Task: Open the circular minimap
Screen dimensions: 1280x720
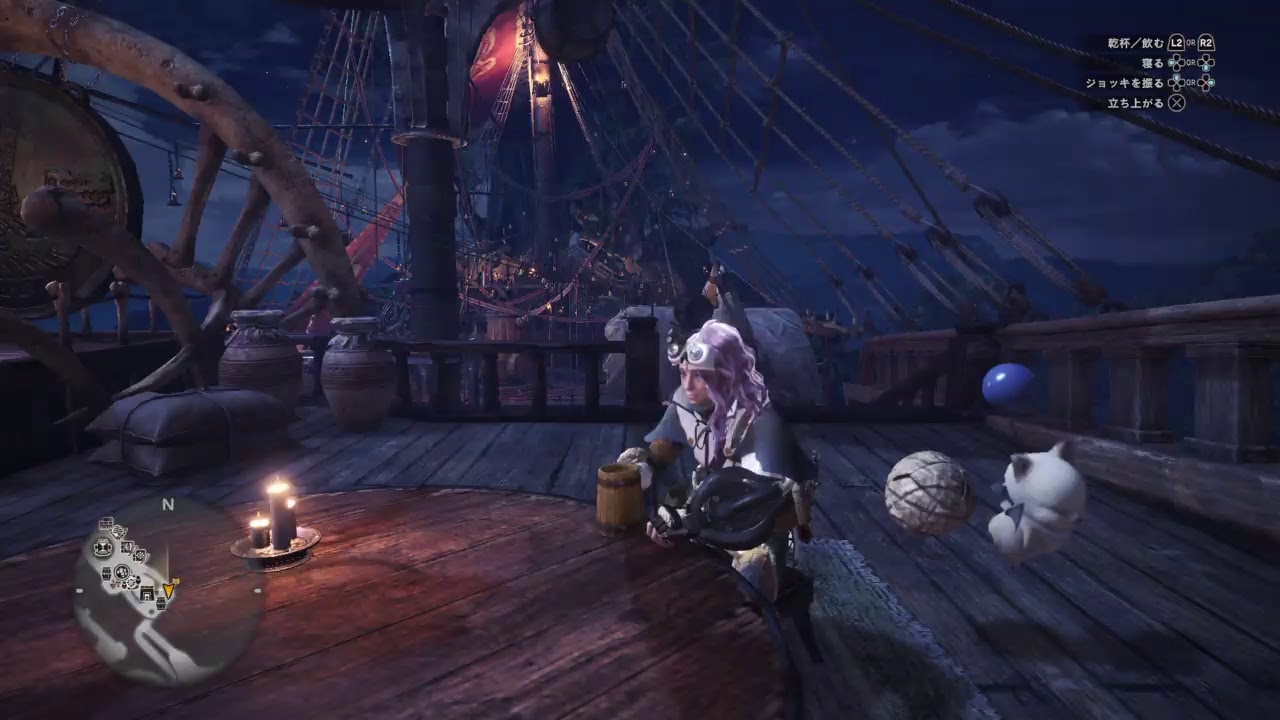Action: pos(168,592)
